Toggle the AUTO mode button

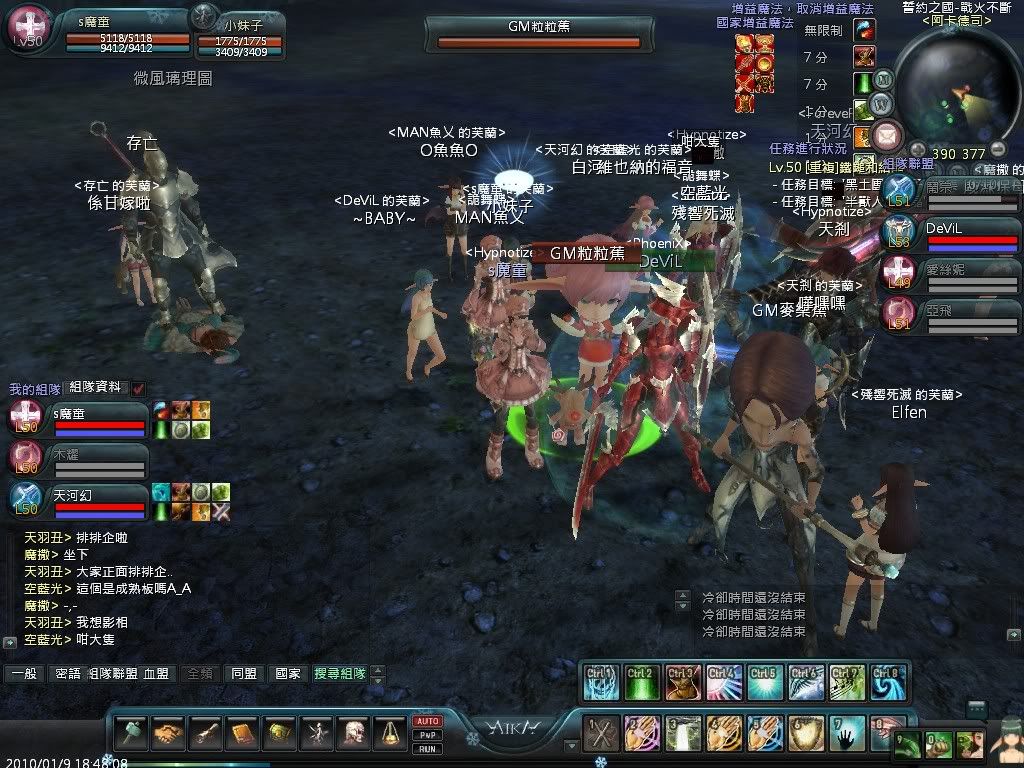tap(428, 721)
